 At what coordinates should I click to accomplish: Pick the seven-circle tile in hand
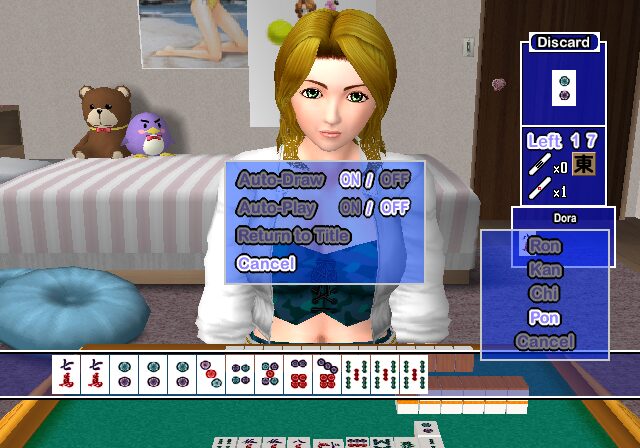click(327, 374)
